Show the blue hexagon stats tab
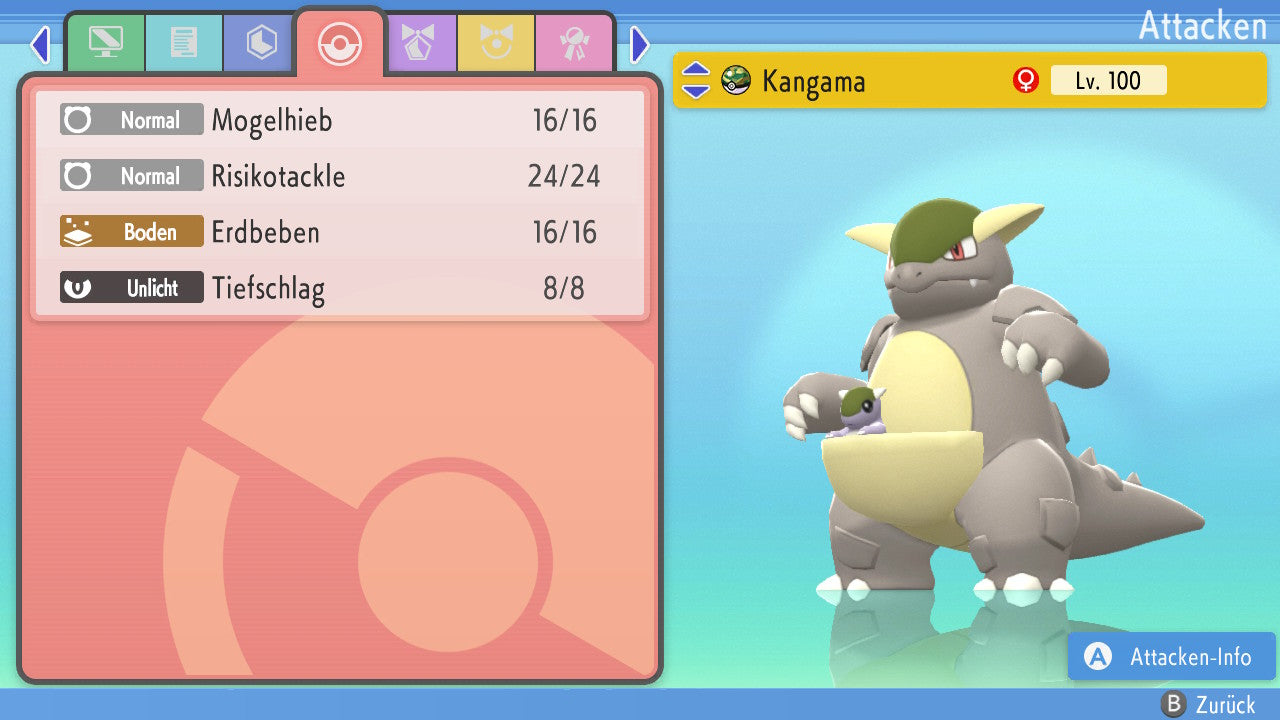The image size is (1280, 720). 261,43
